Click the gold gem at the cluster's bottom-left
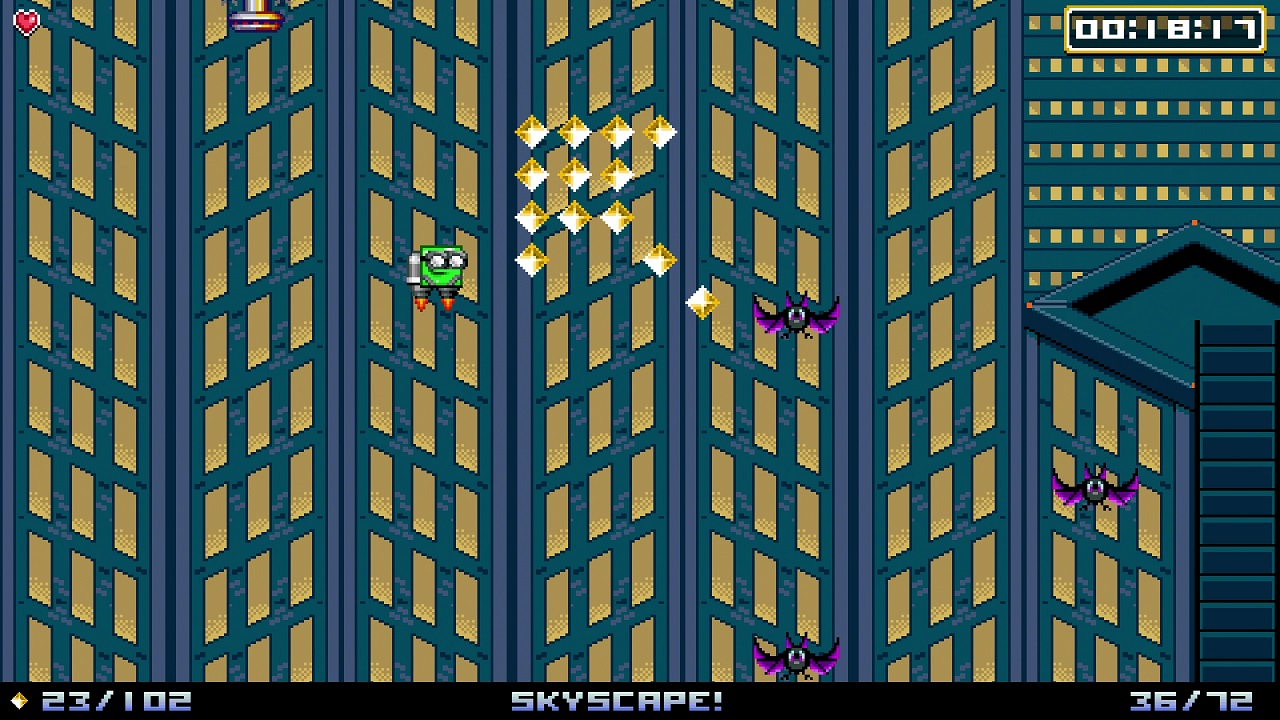The image size is (1280, 720). [533, 260]
